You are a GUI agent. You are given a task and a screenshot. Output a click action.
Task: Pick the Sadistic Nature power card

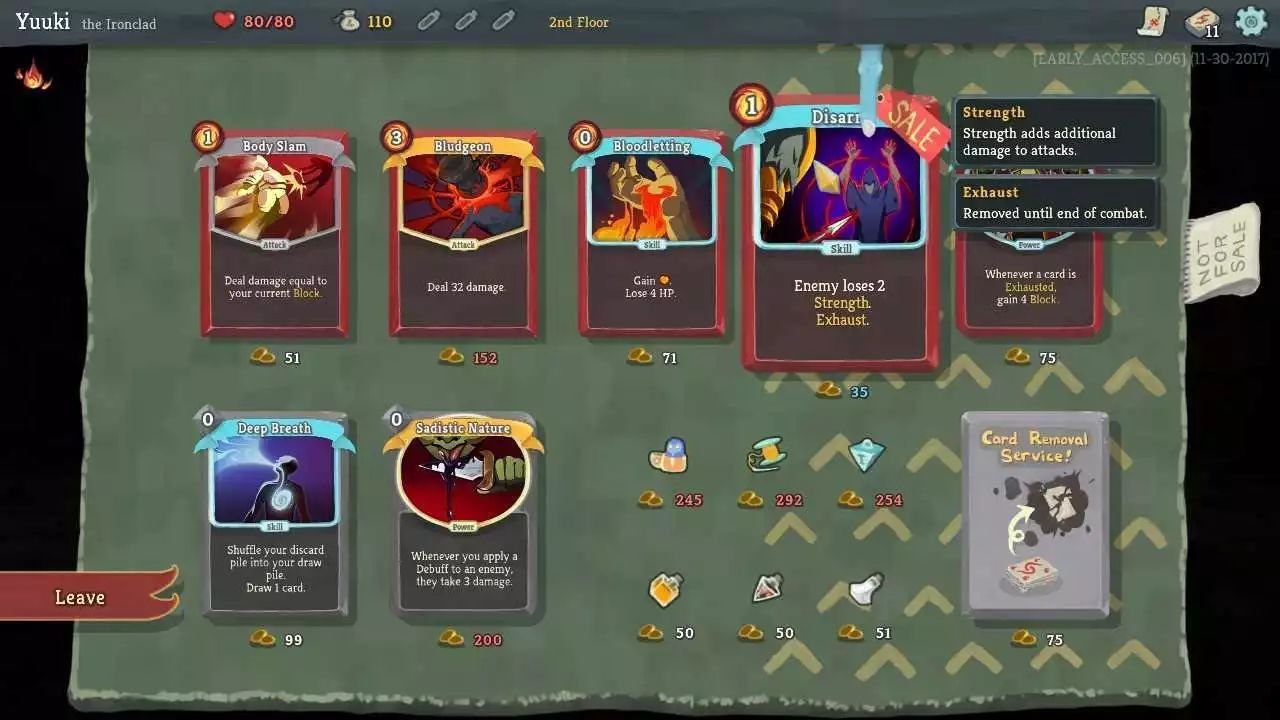click(x=463, y=515)
